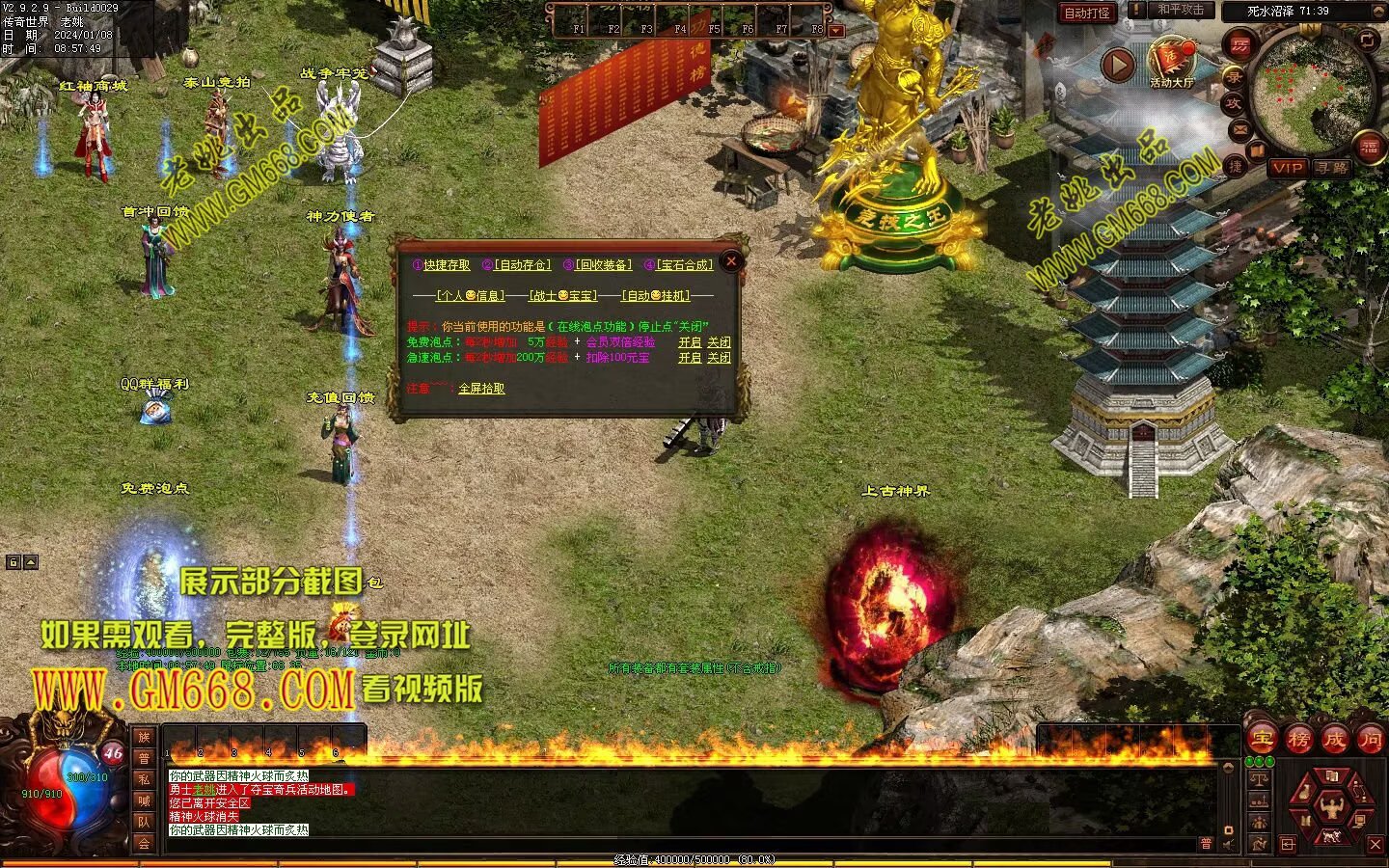Open the 个人信息 personal info link
The image size is (1389, 868).
click(471, 296)
